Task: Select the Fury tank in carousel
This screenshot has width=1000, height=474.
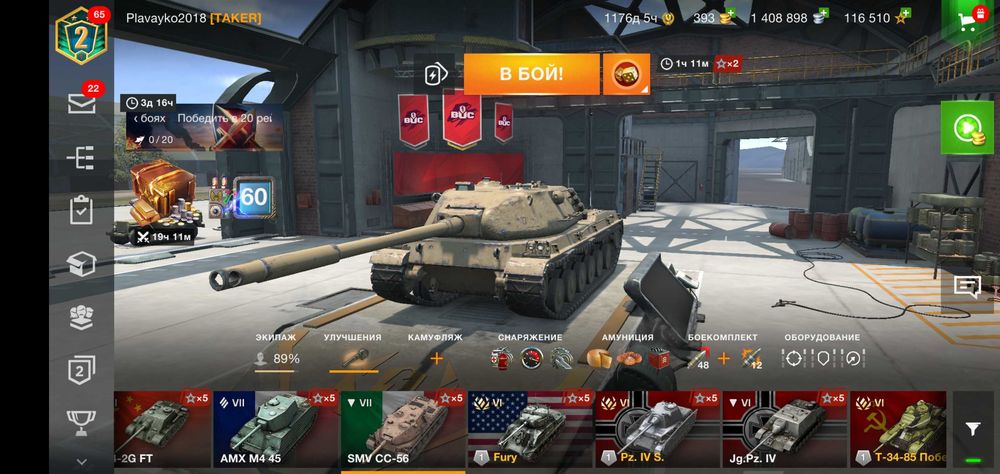Action: 531,430
